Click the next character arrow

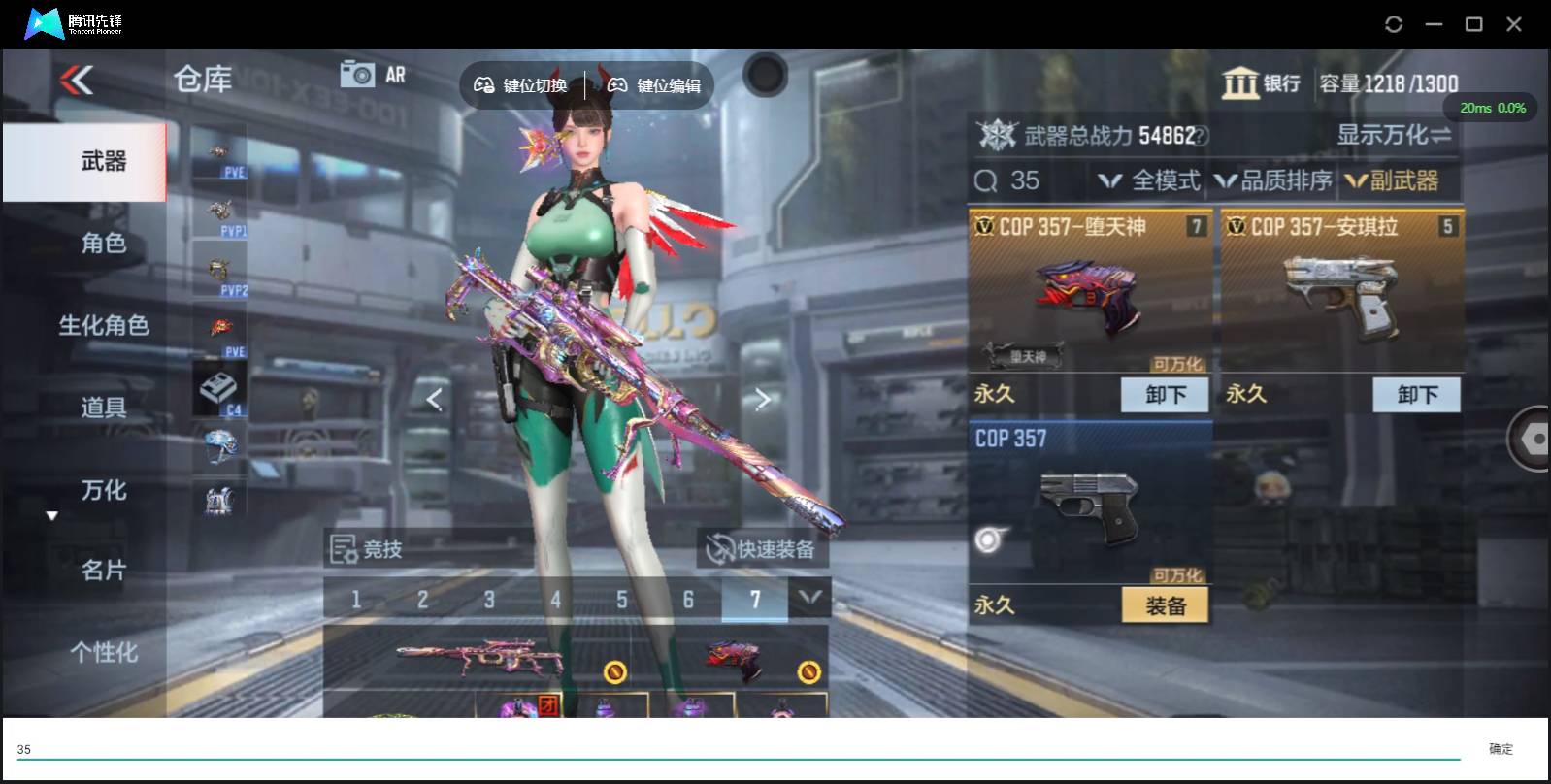pyautogui.click(x=763, y=399)
